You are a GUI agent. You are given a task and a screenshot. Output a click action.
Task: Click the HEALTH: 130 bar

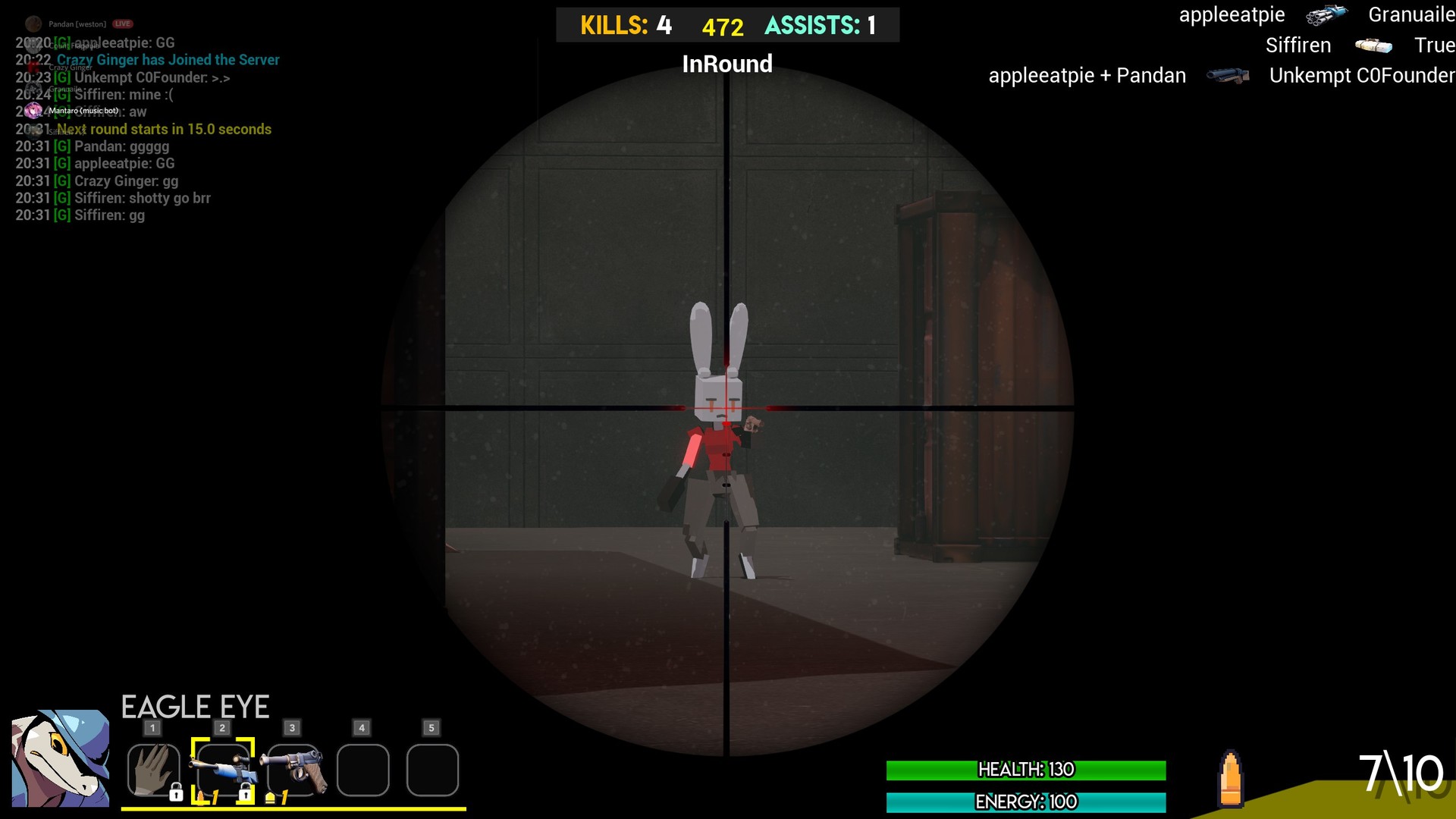(1025, 770)
